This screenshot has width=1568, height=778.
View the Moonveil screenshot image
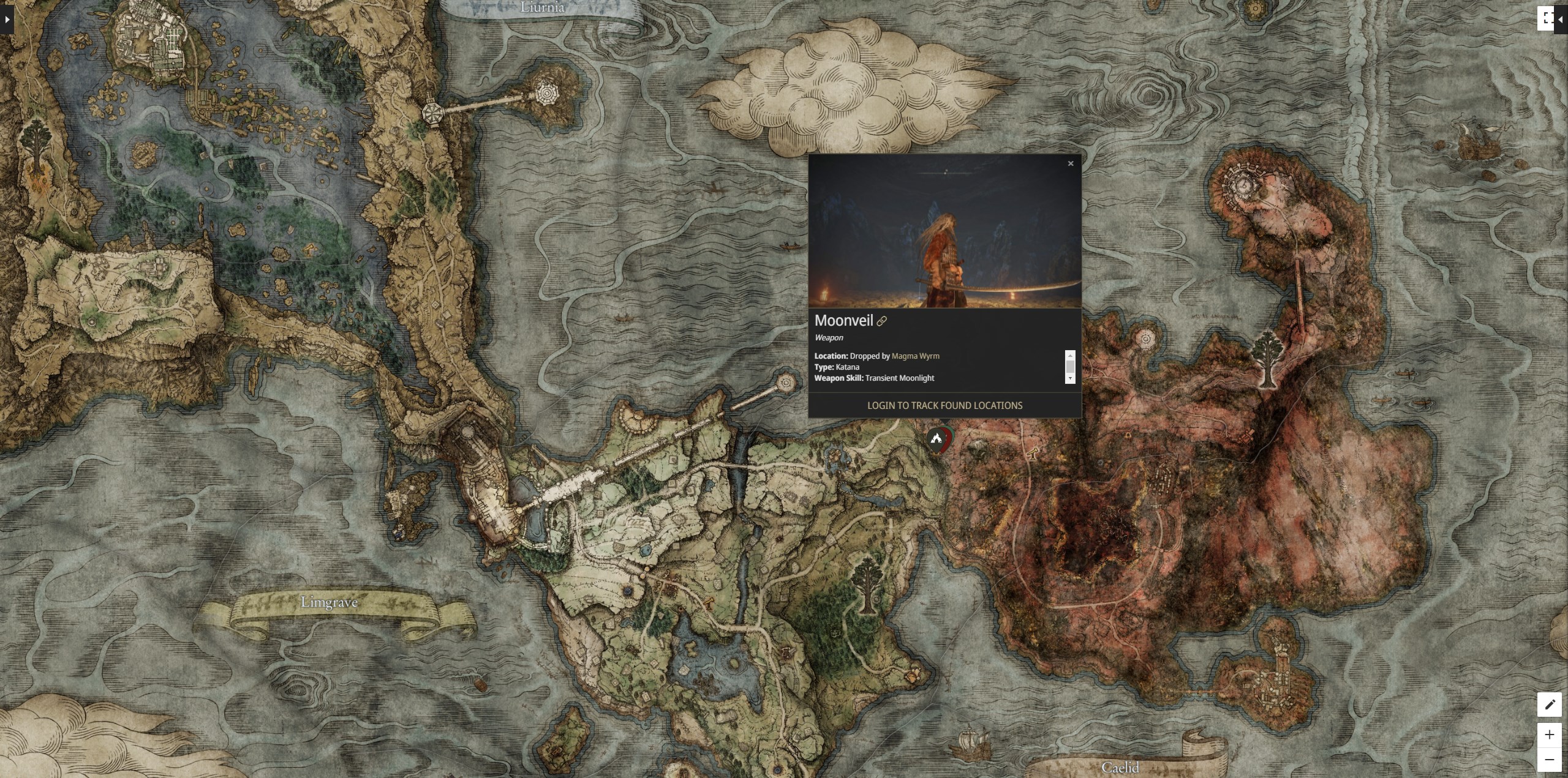pyautogui.click(x=944, y=231)
